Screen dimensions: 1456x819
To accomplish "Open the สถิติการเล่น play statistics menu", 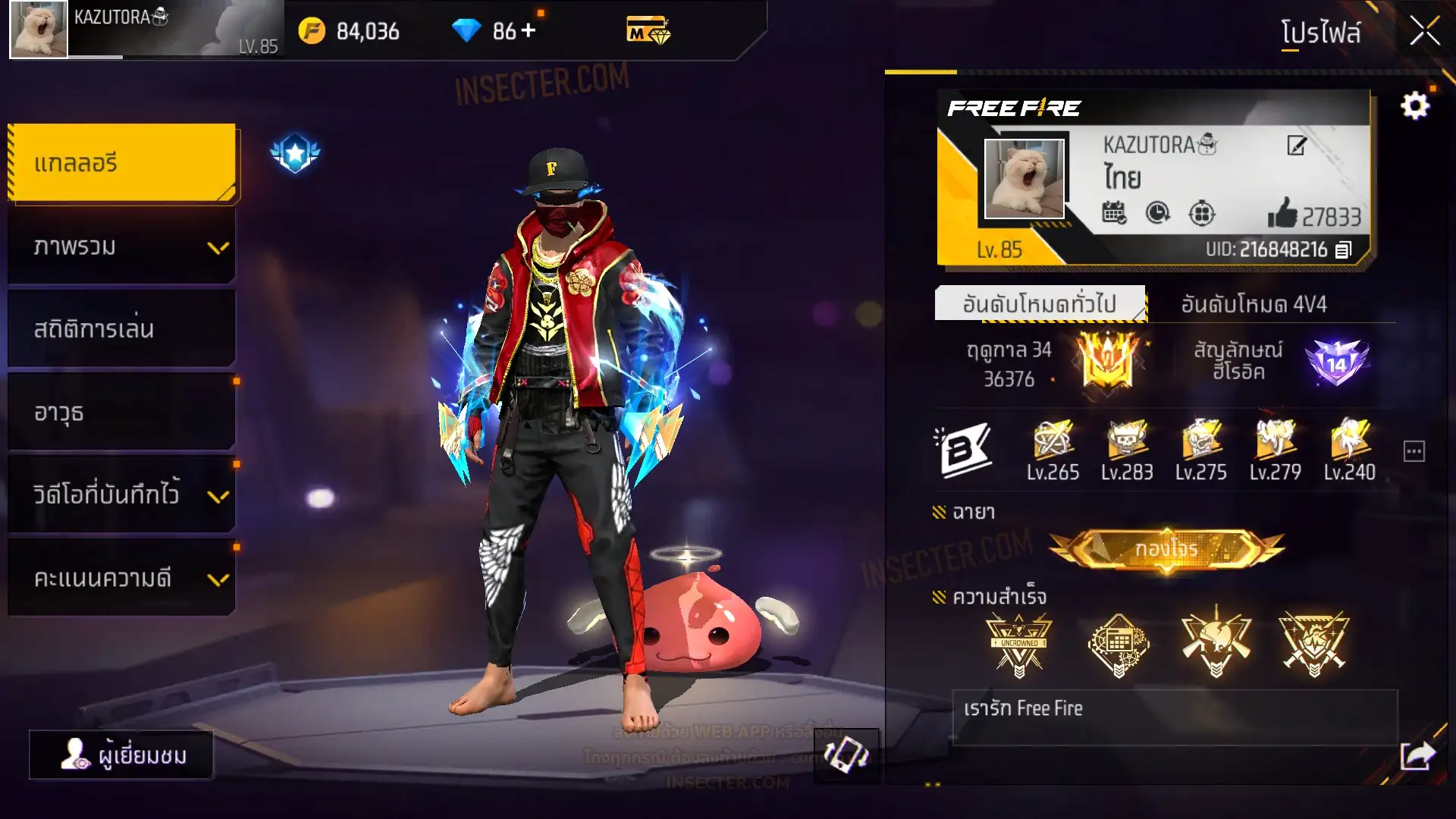I will click(123, 329).
